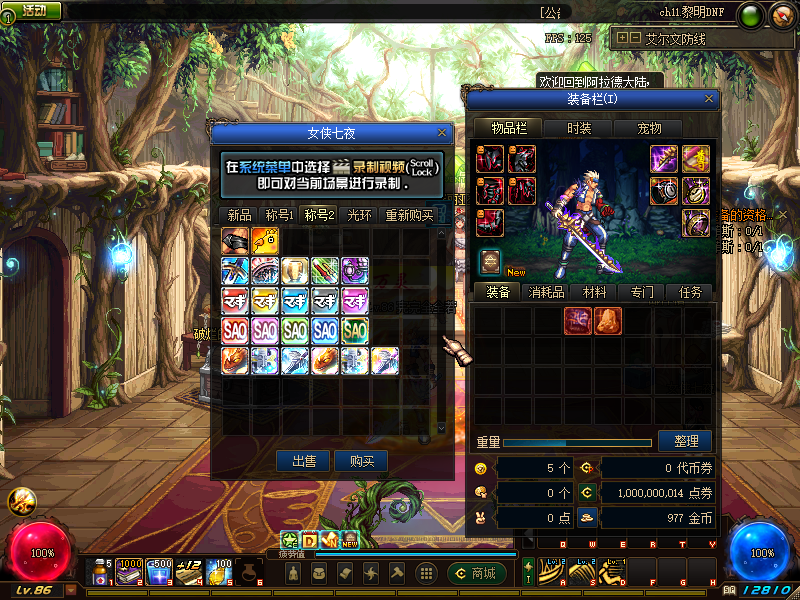Select the trophy cup item in shop
This screenshot has width=800, height=600.
tap(294, 270)
